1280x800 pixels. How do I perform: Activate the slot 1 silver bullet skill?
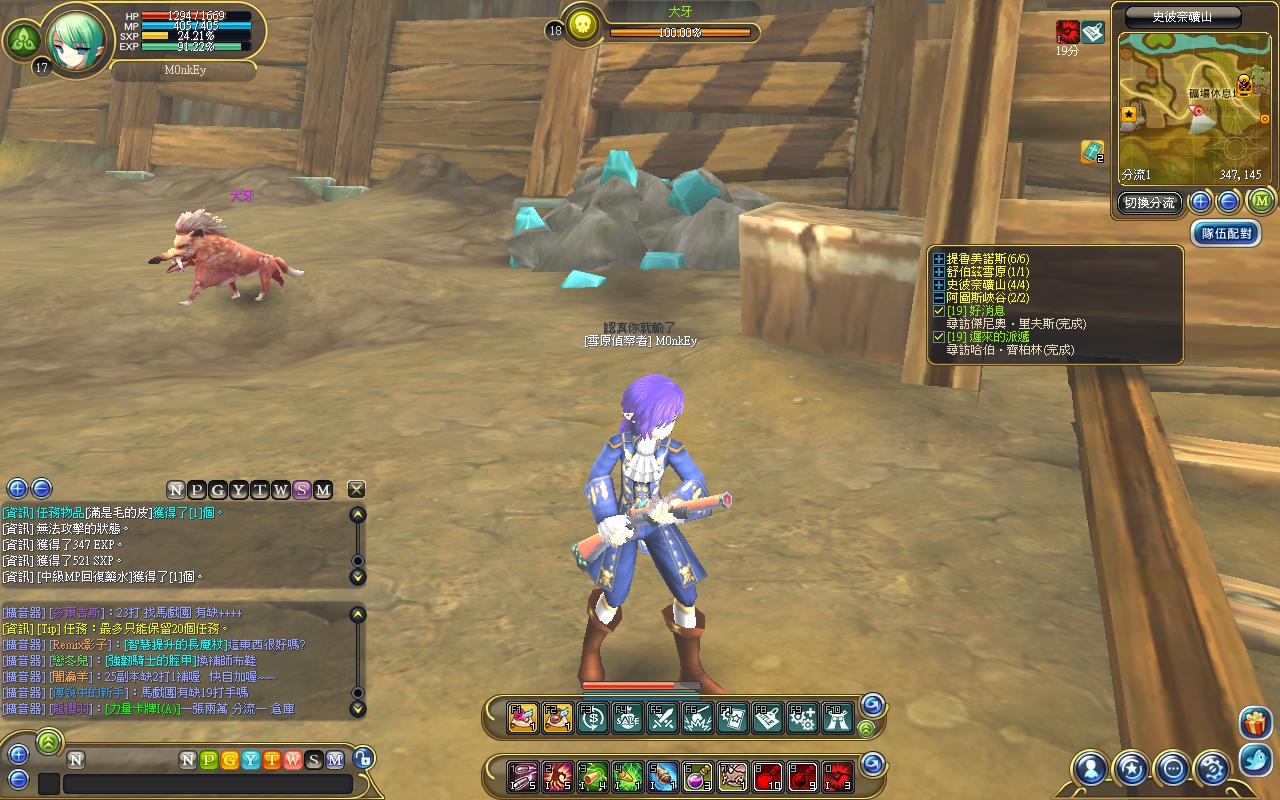[523, 776]
